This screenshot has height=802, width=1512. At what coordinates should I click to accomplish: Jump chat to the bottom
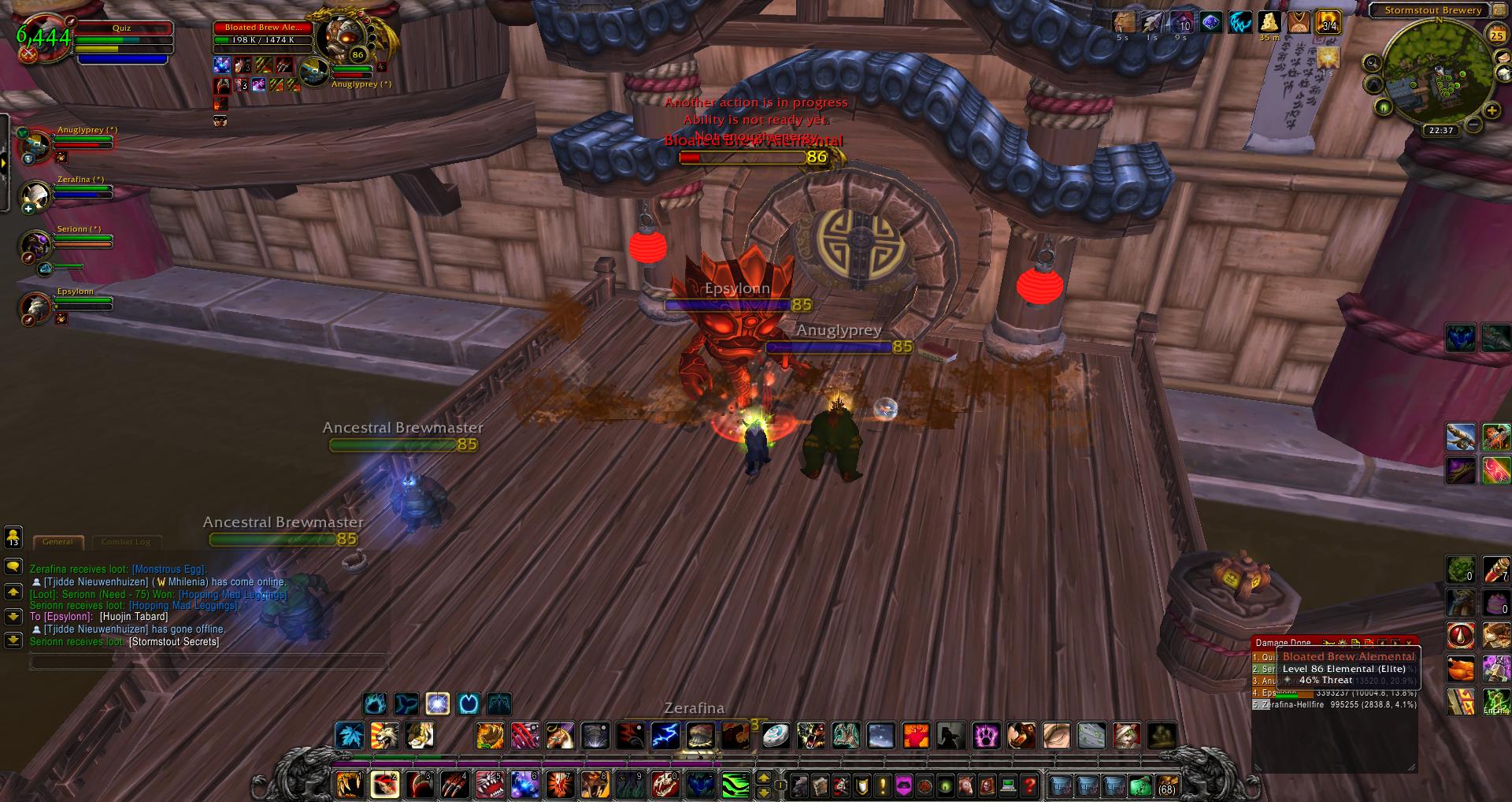(x=13, y=640)
